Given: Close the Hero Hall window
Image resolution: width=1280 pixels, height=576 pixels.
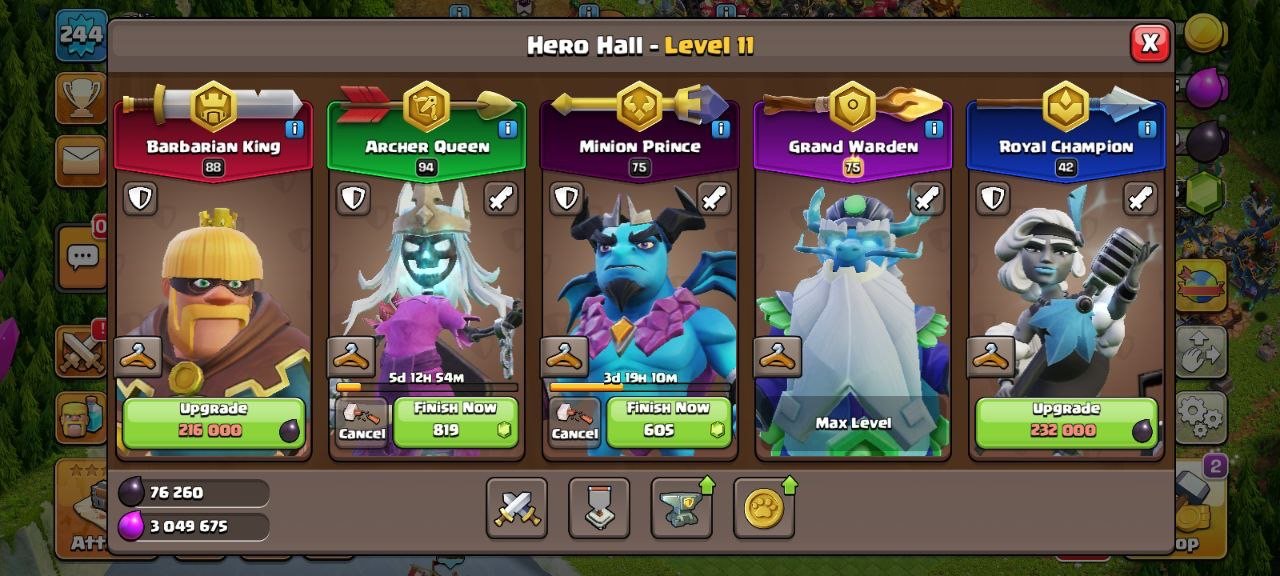Looking at the screenshot, I should point(1150,44).
